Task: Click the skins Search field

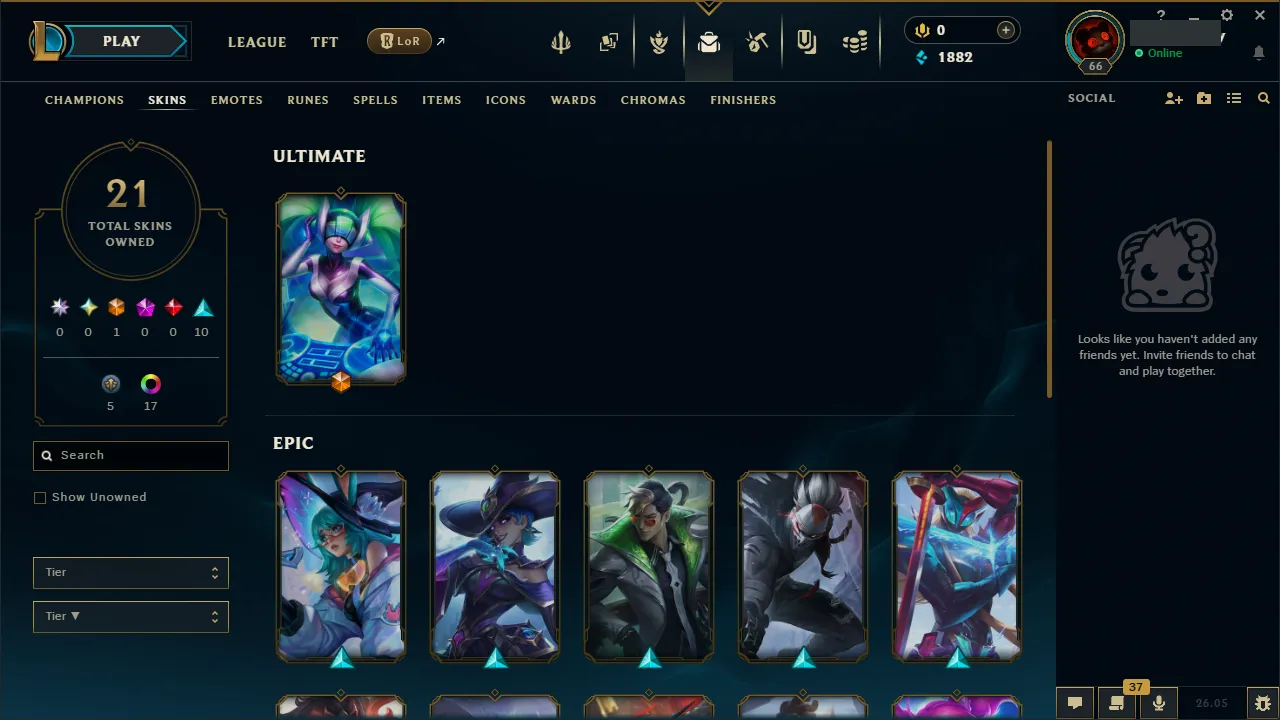Action: [130, 455]
